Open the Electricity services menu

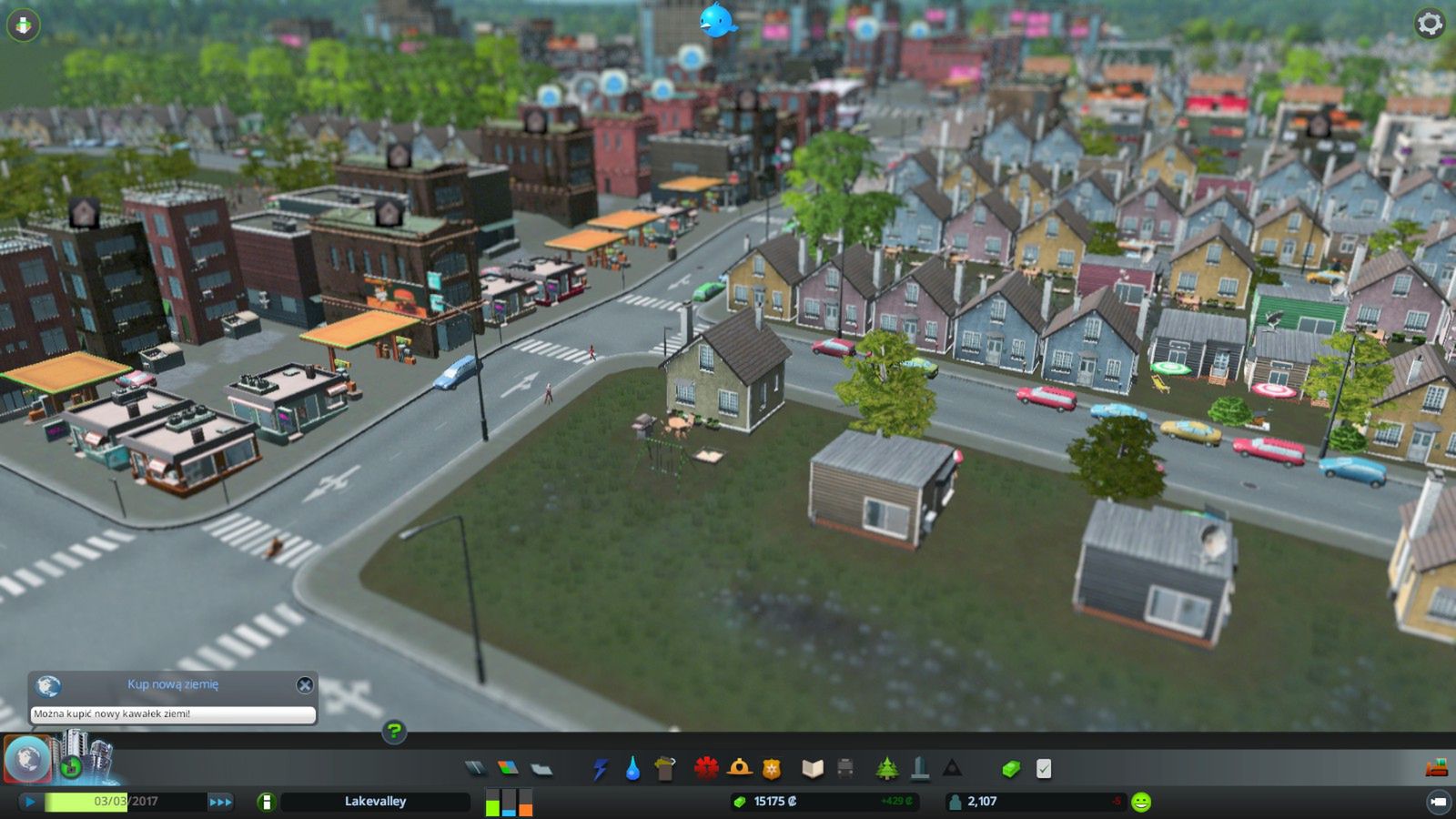[601, 769]
